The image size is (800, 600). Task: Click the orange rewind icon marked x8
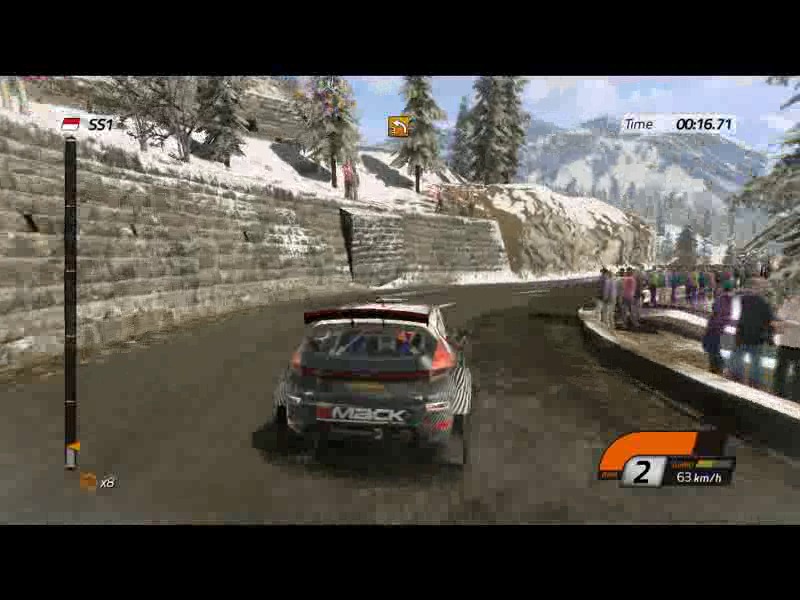88,482
